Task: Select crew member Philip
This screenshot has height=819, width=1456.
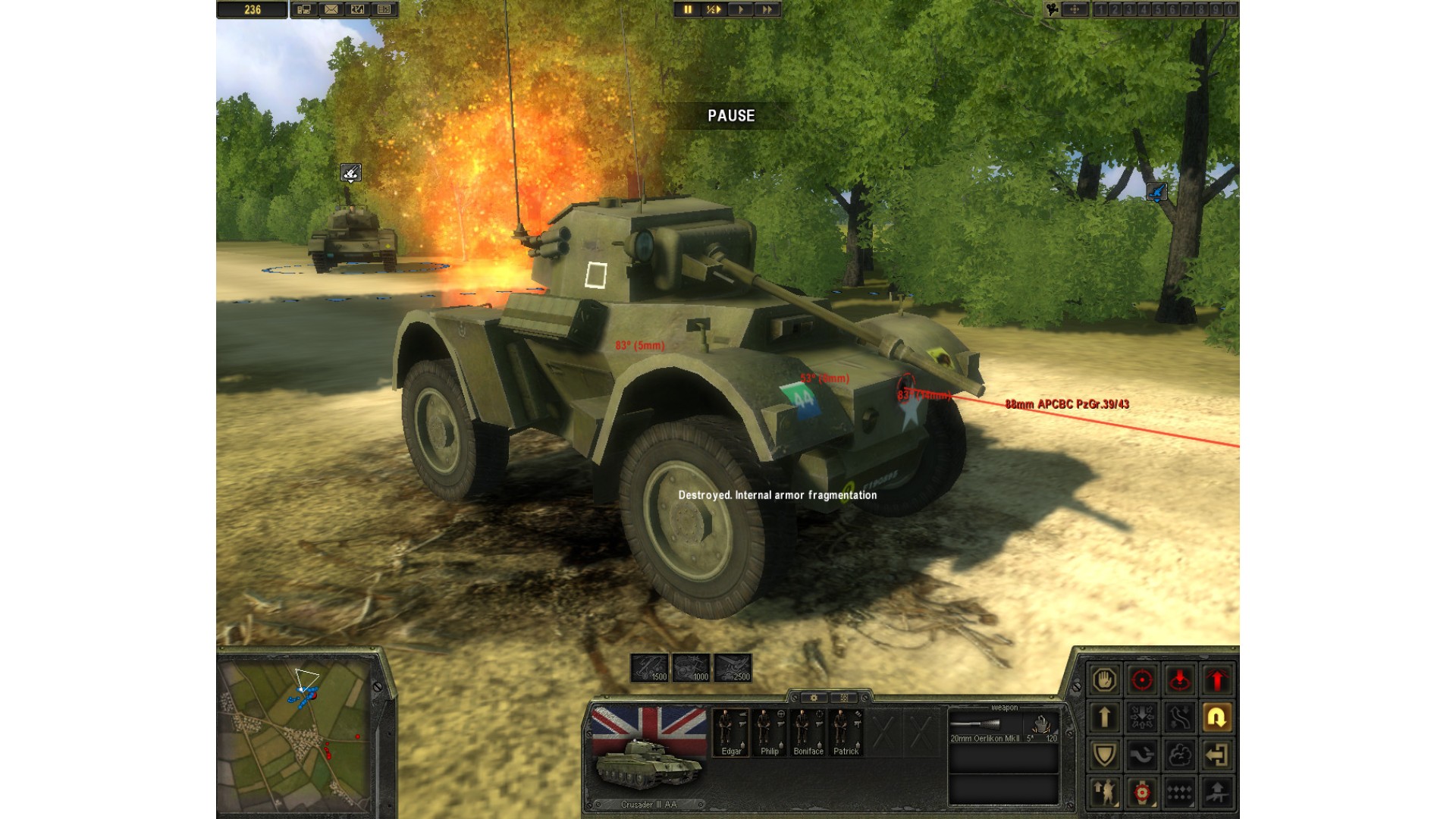Action: point(770,732)
